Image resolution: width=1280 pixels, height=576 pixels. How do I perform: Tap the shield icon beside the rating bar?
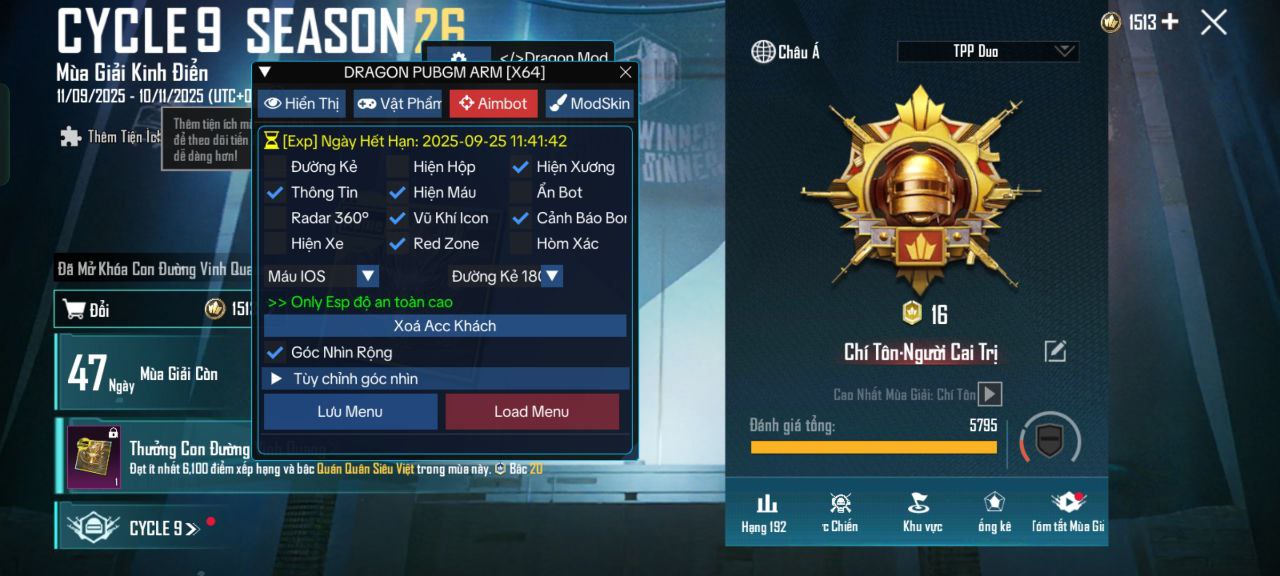(x=1049, y=440)
